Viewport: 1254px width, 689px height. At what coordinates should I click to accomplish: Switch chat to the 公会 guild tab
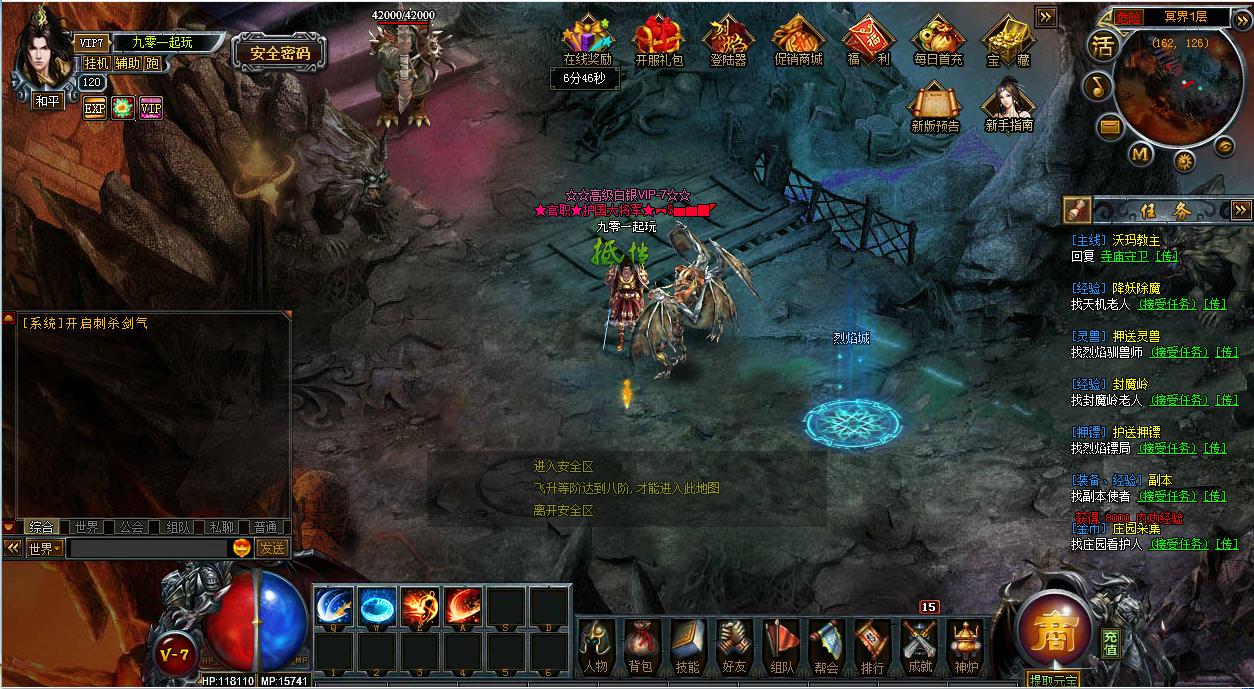tap(131, 527)
